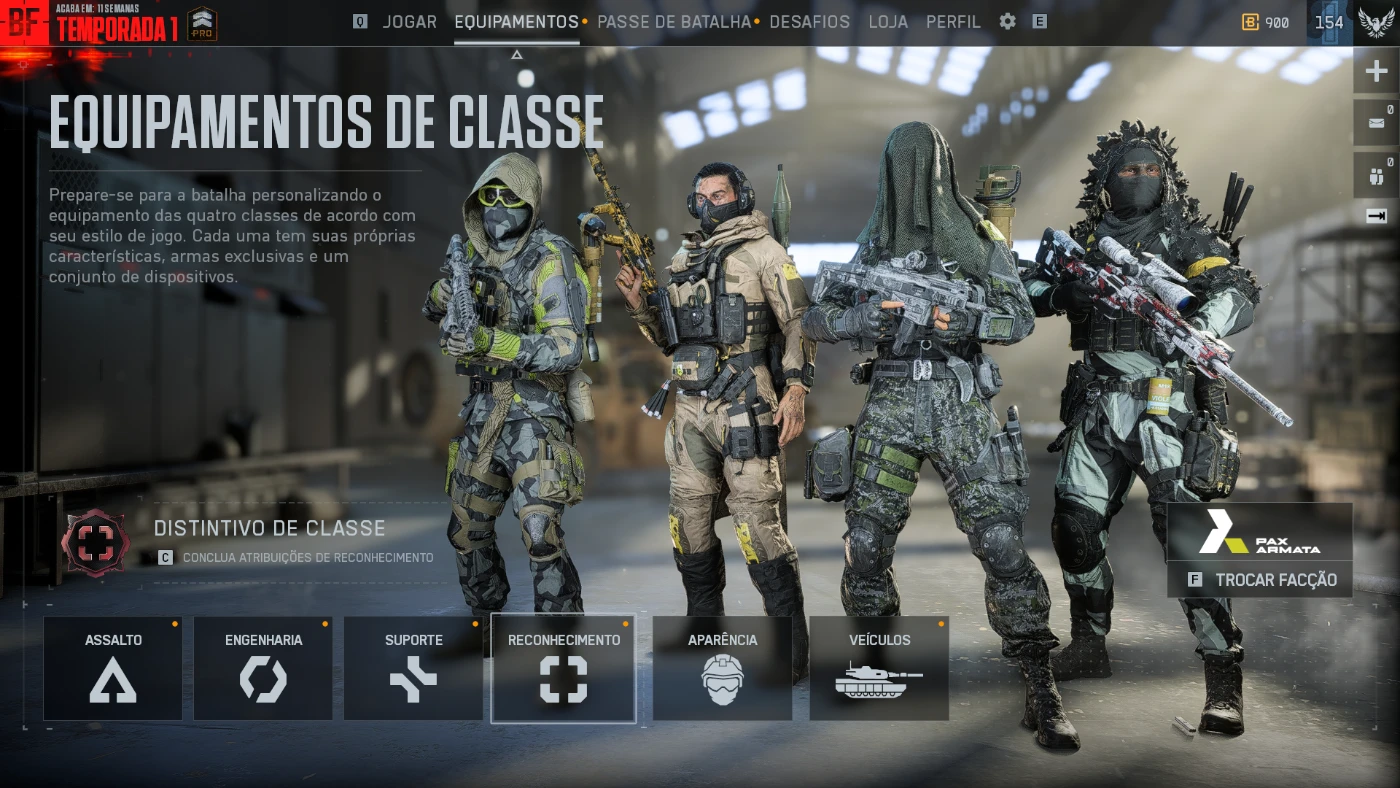View the Perfil tab

[953, 22]
